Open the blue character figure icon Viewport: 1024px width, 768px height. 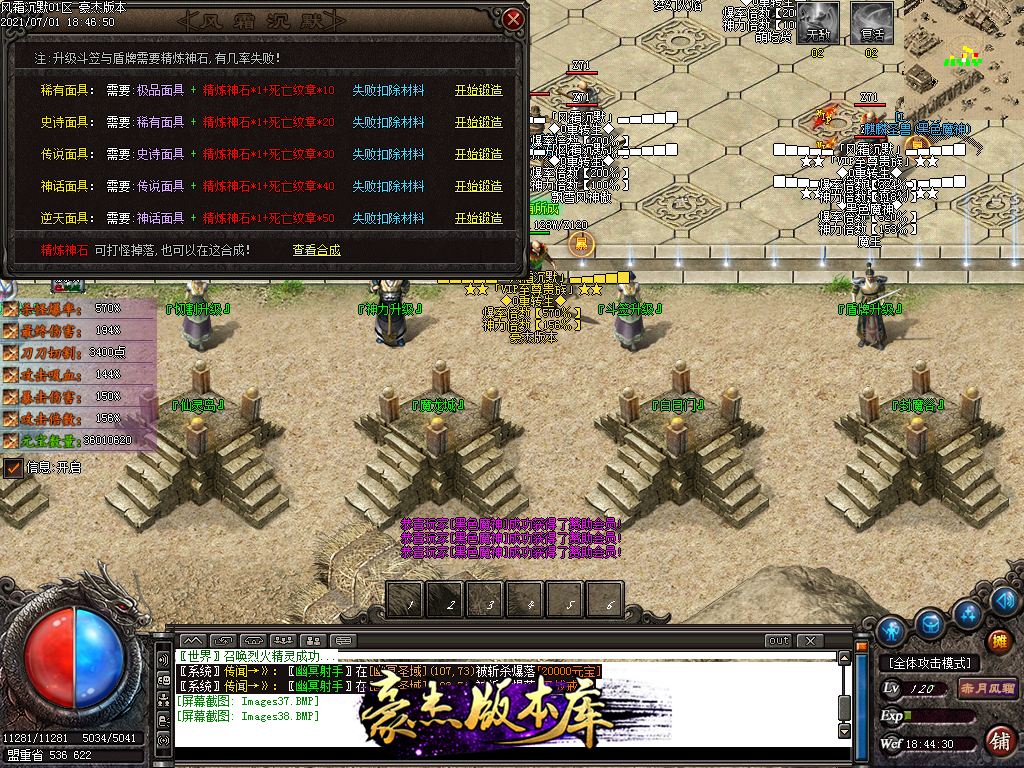[x=892, y=630]
